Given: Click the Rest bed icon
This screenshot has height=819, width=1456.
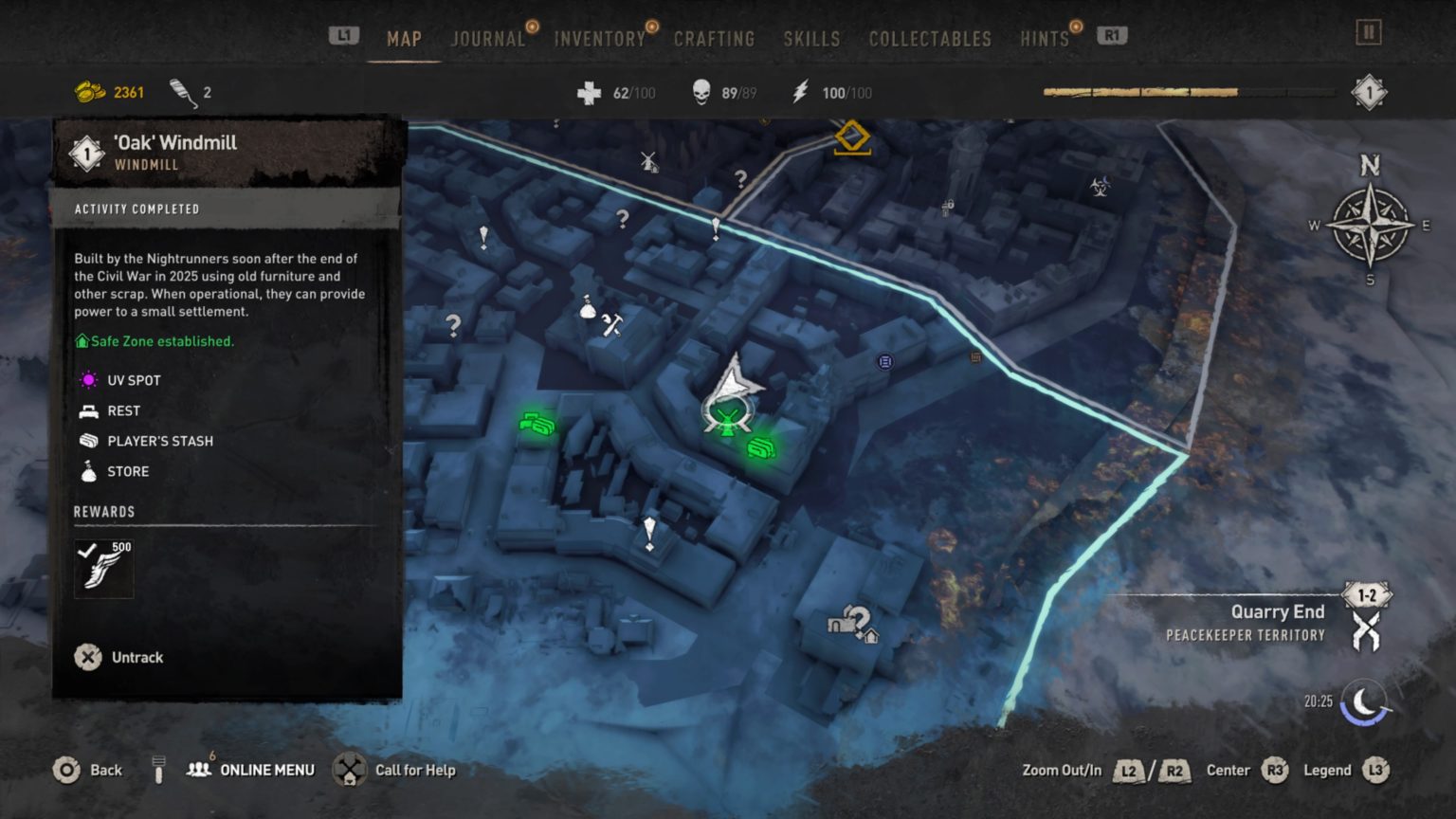Looking at the screenshot, I should pos(90,410).
